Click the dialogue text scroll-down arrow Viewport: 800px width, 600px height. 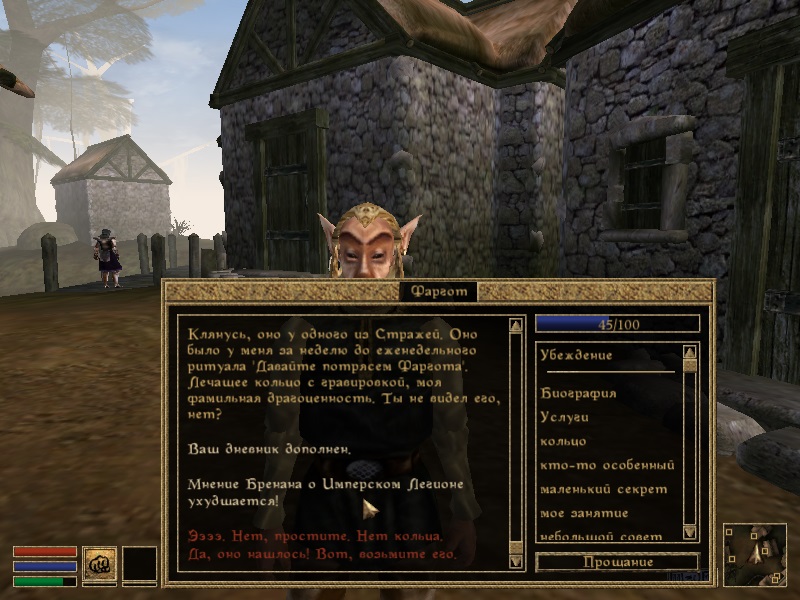pyautogui.click(x=516, y=561)
